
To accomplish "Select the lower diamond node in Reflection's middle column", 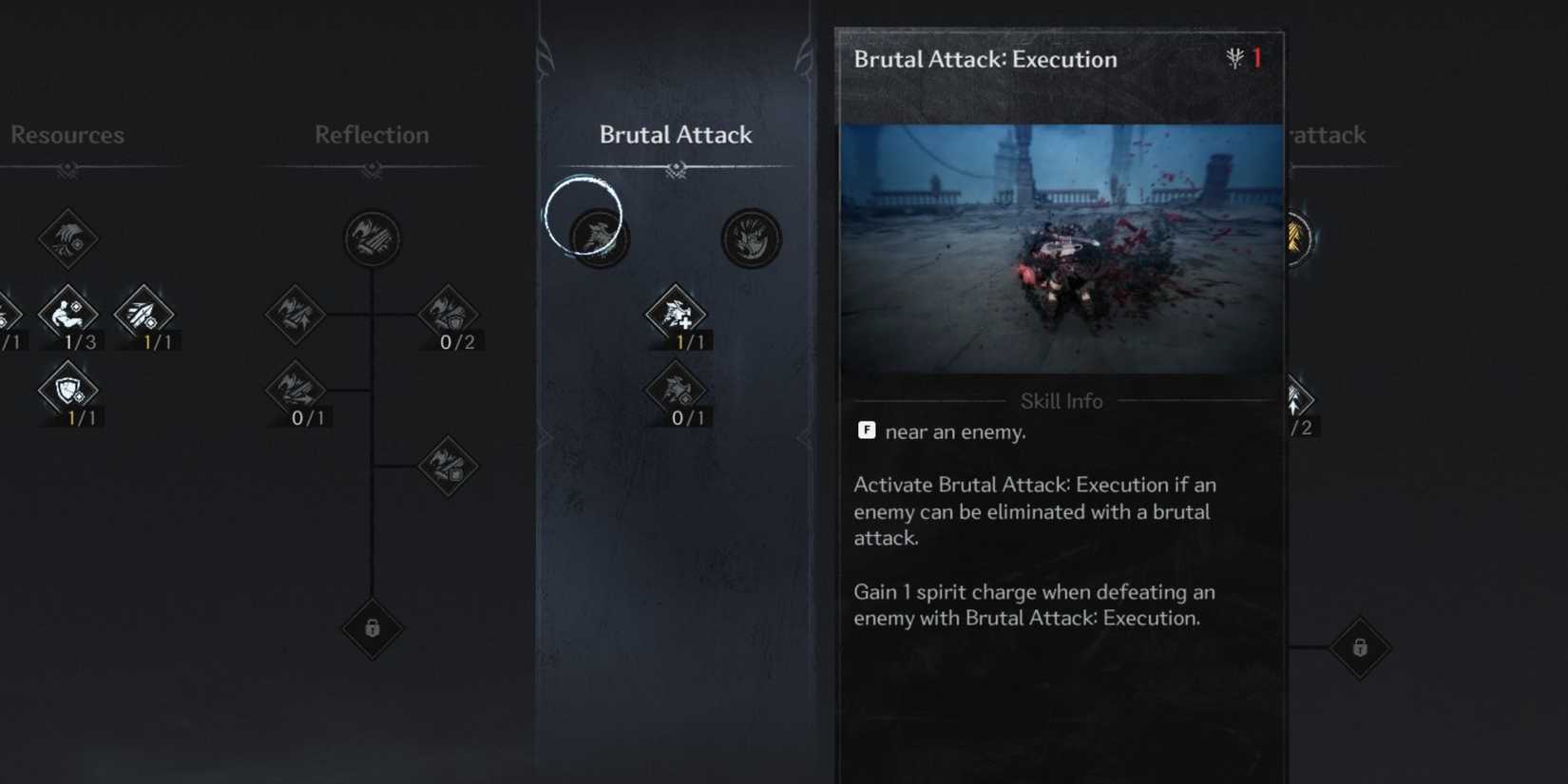I will (x=447, y=467).
